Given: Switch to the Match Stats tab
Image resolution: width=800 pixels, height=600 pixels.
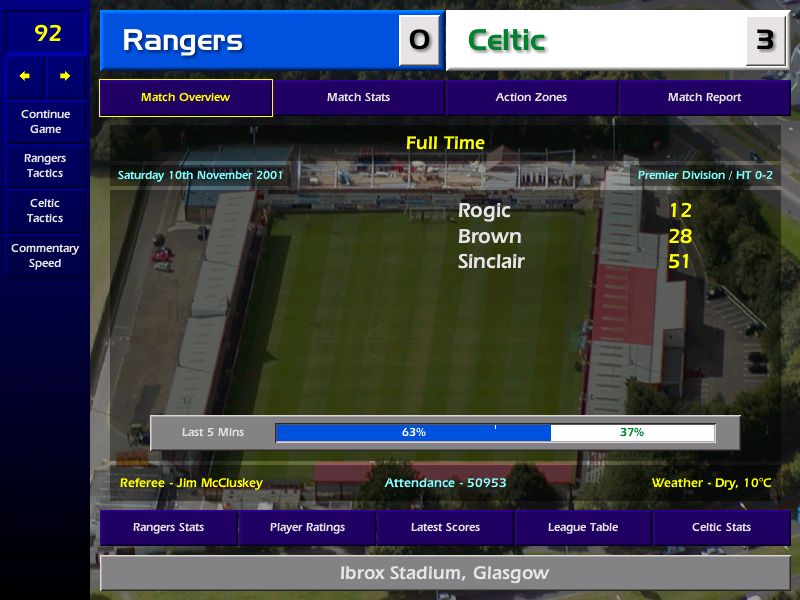Looking at the screenshot, I should point(358,98).
